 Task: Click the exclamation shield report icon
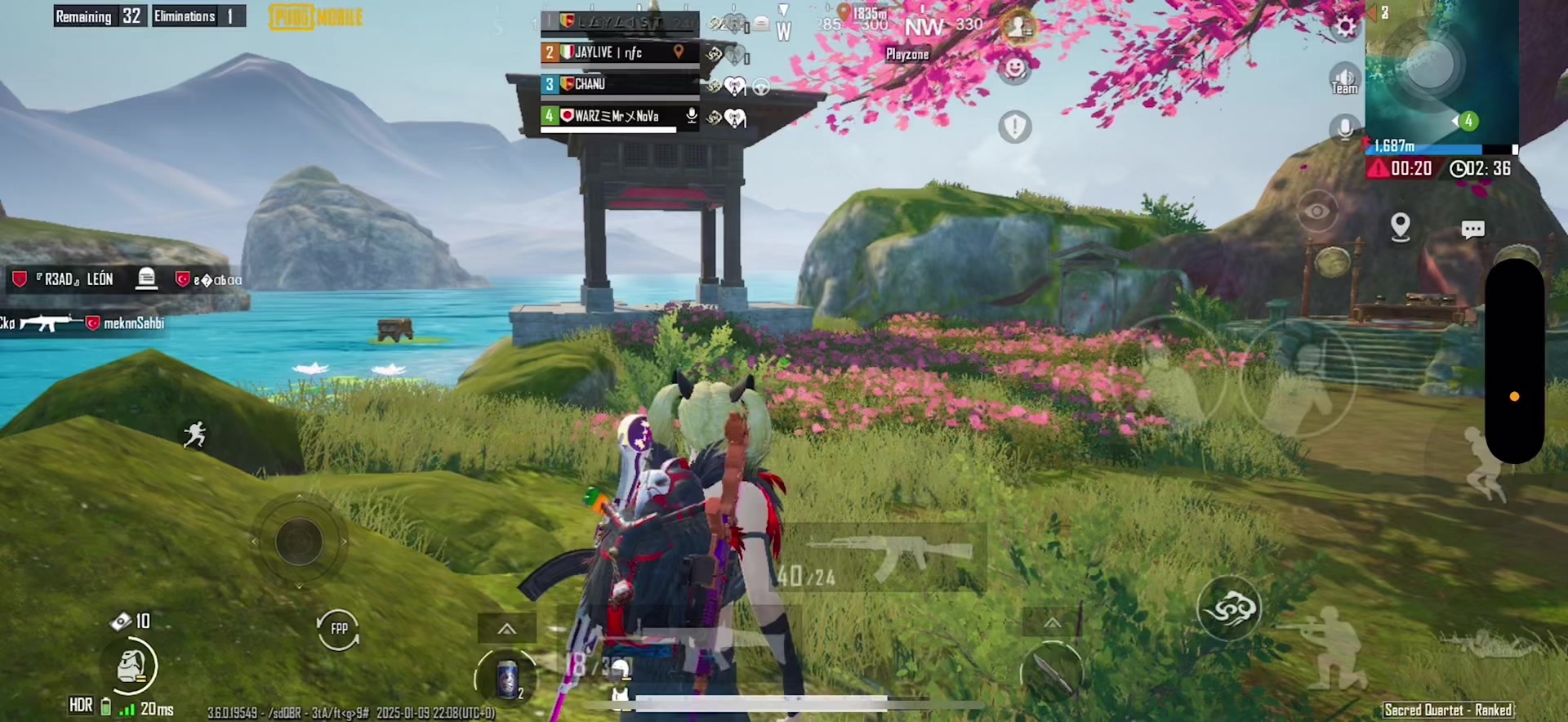coord(1015,127)
